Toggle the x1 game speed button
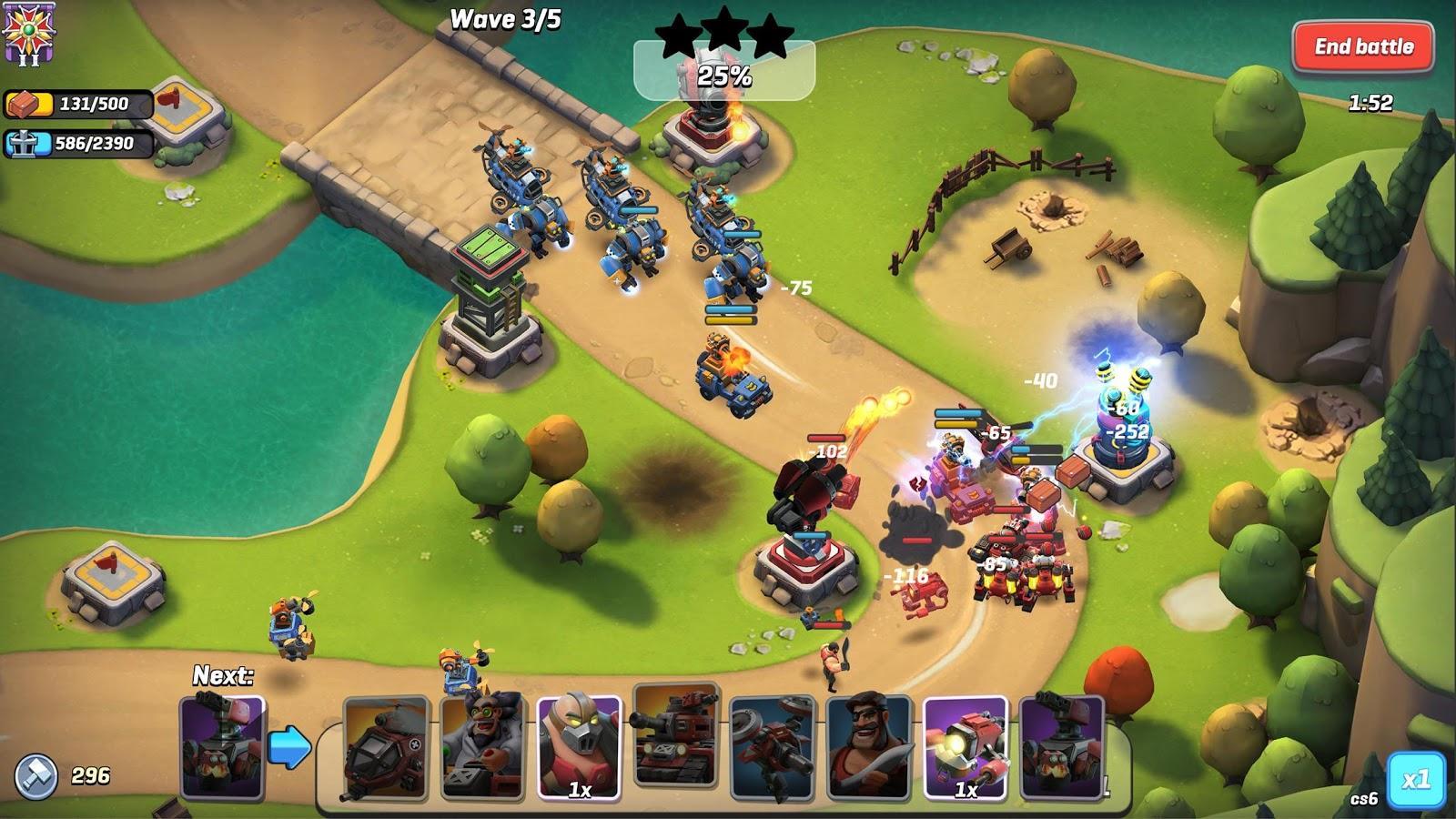 [1415, 780]
